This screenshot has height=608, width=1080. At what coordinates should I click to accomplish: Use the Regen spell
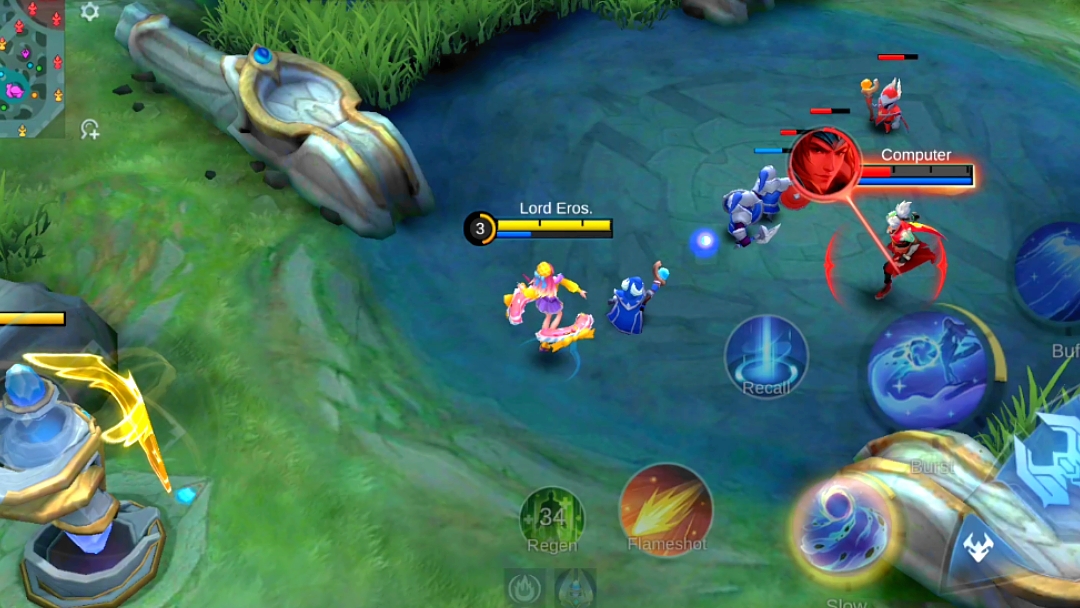(552, 519)
